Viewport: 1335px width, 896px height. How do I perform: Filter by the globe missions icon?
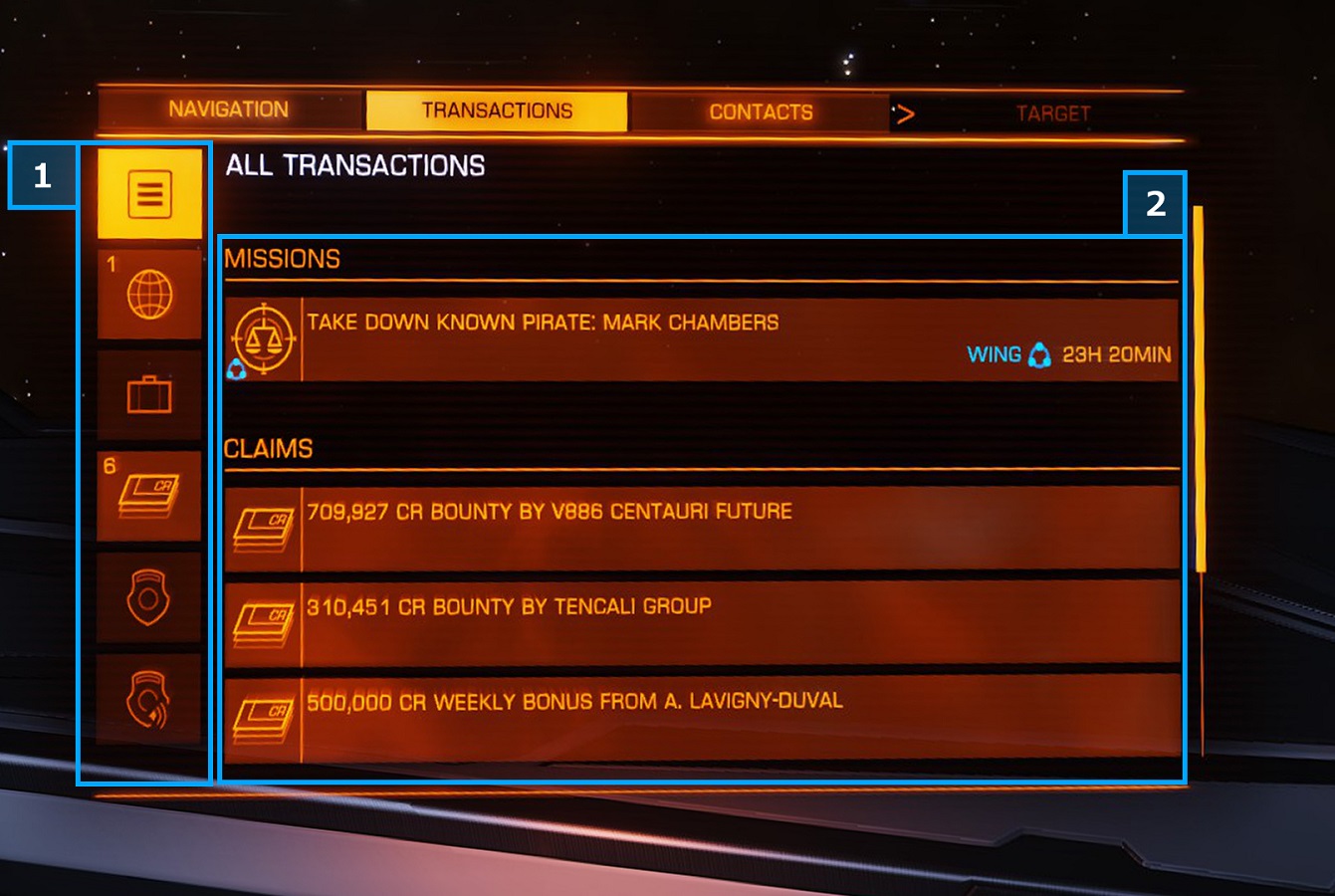point(149,295)
